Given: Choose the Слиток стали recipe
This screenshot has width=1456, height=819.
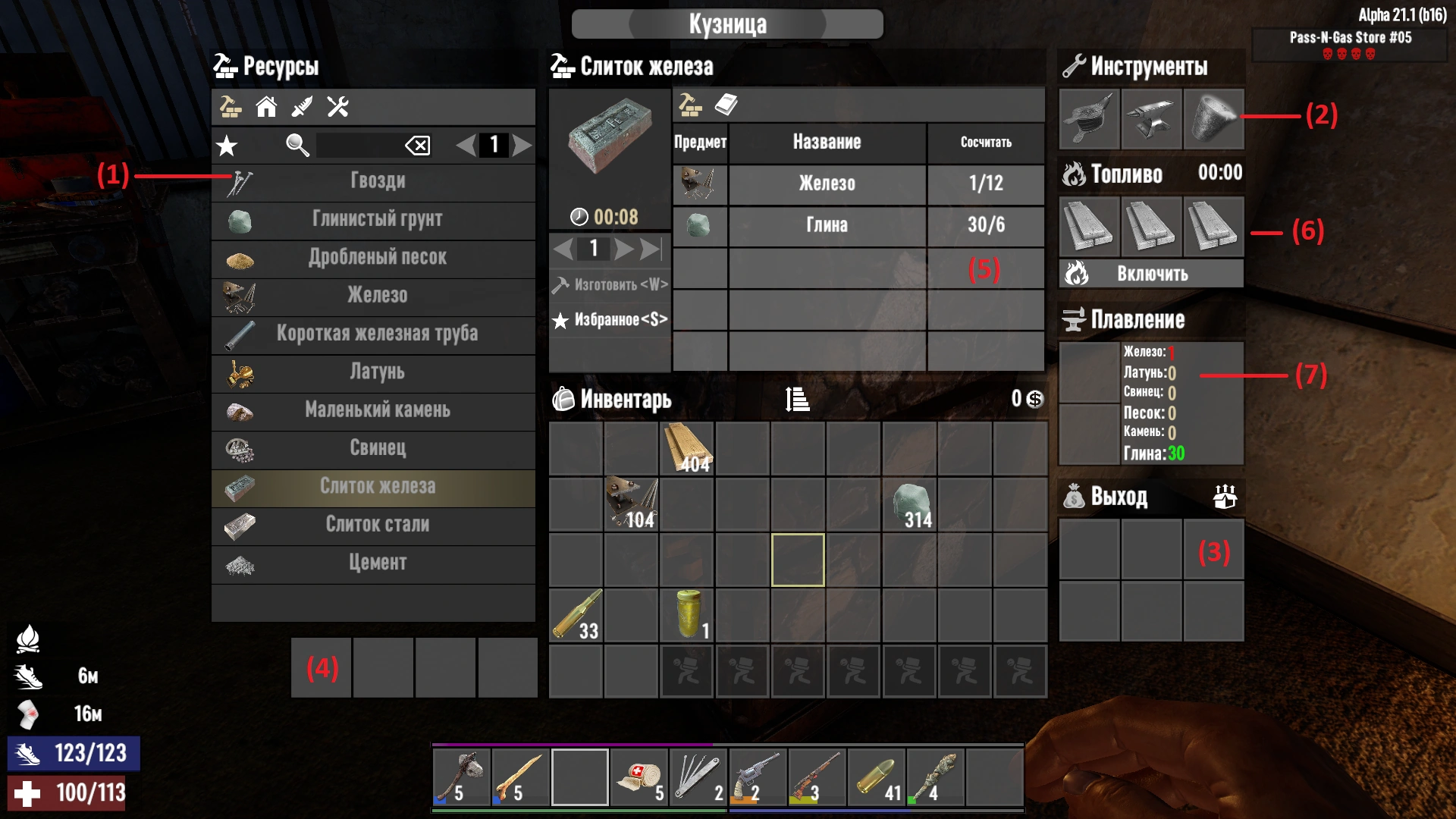Looking at the screenshot, I should point(377,525).
